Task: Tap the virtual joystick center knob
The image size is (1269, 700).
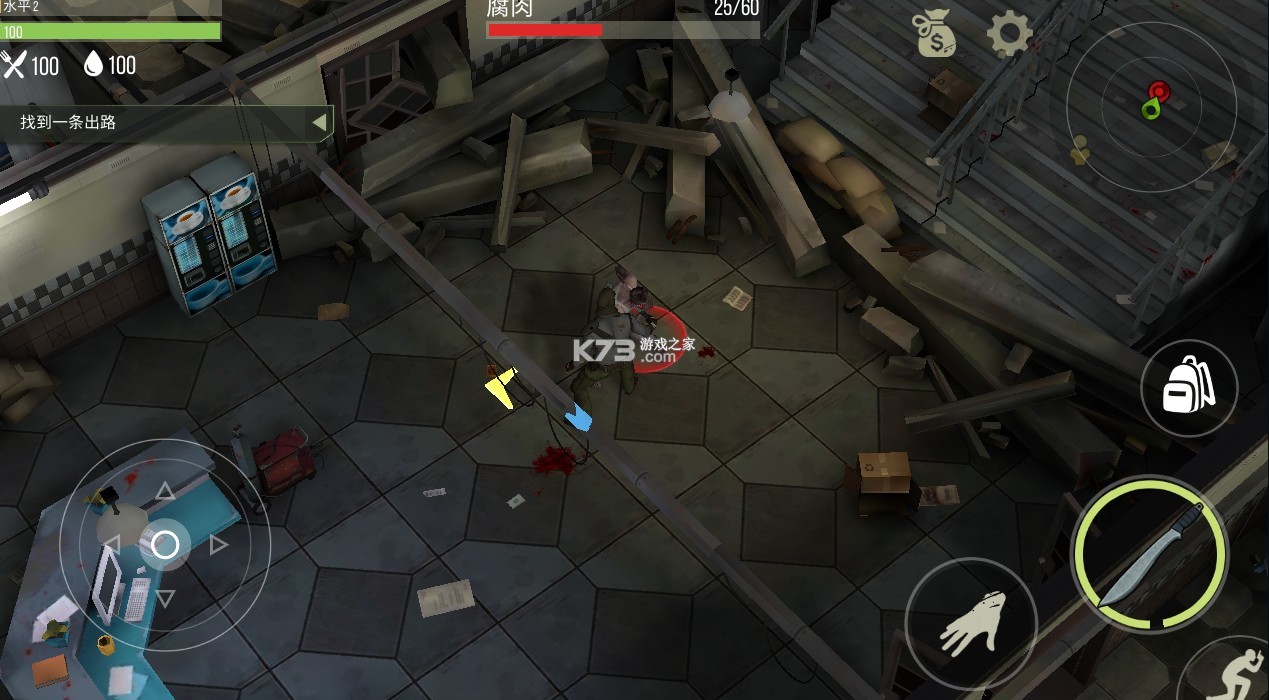Action: (165, 545)
